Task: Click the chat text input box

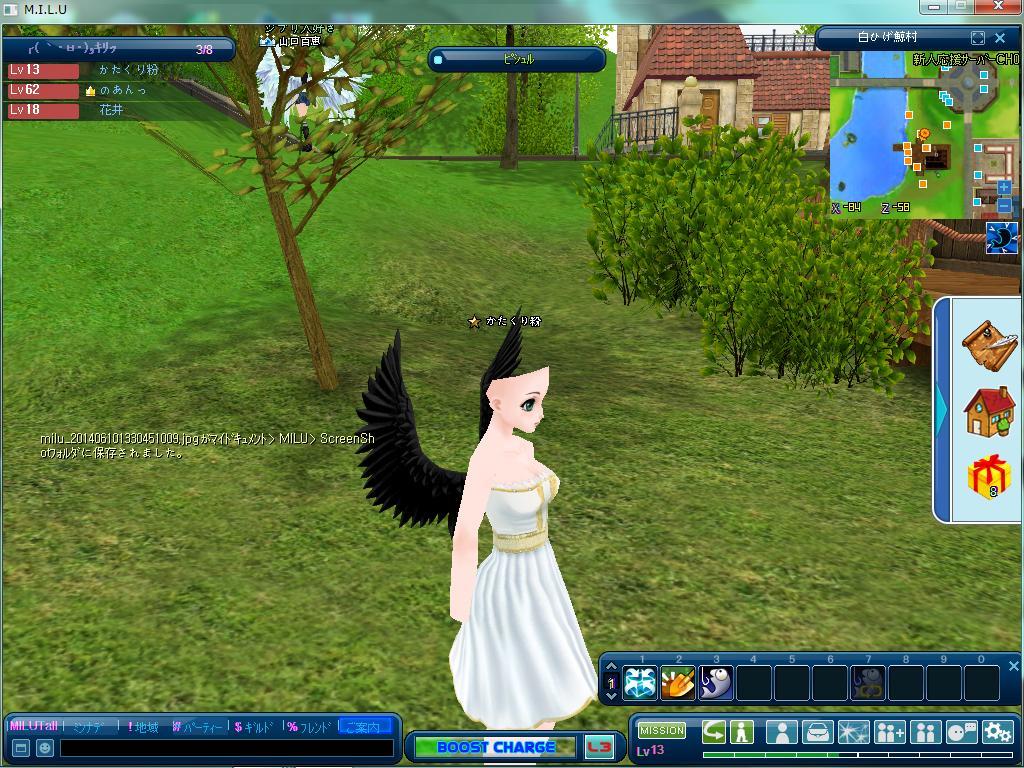Action: pos(226,748)
